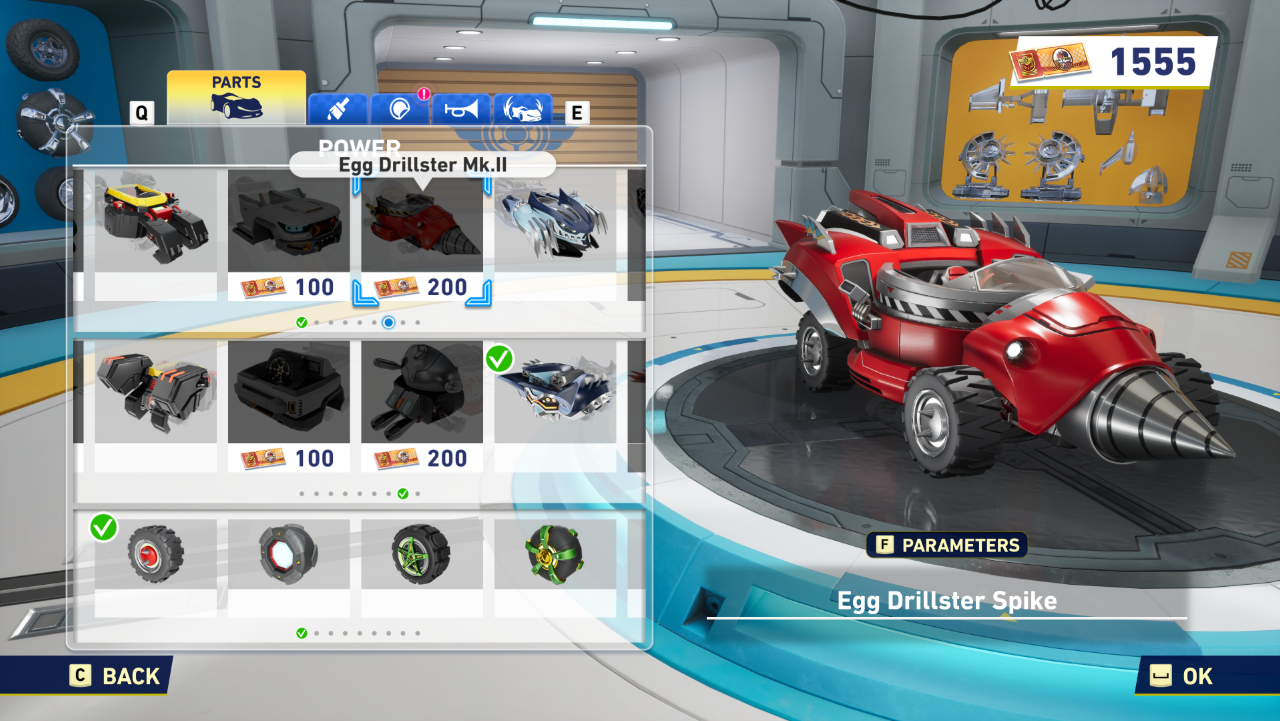The width and height of the screenshot is (1280, 721).
Task: Select the locked boxy rear part costing 100
Action: tap(288, 406)
